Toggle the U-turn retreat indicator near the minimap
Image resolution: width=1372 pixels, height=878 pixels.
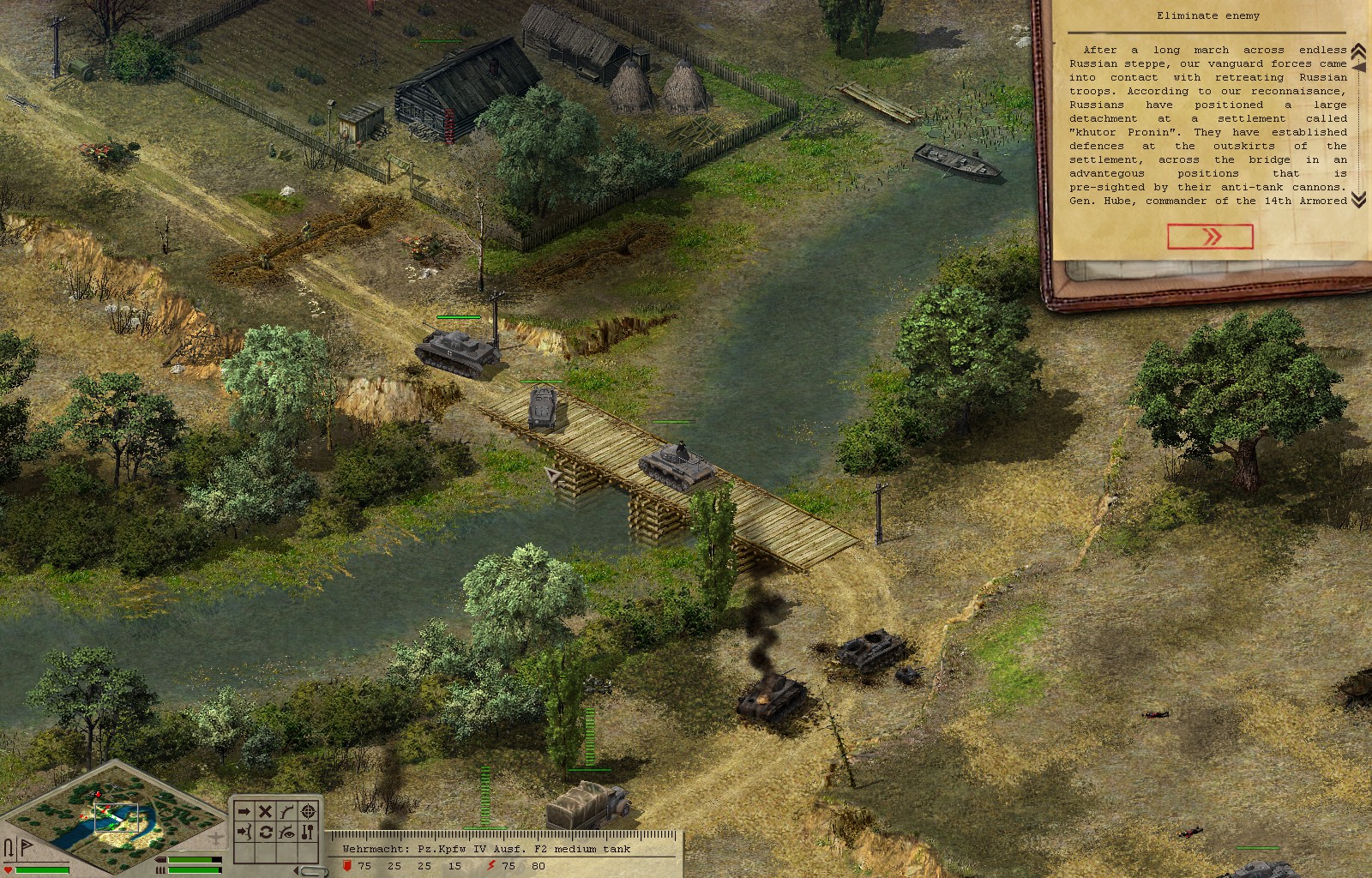(x=9, y=847)
